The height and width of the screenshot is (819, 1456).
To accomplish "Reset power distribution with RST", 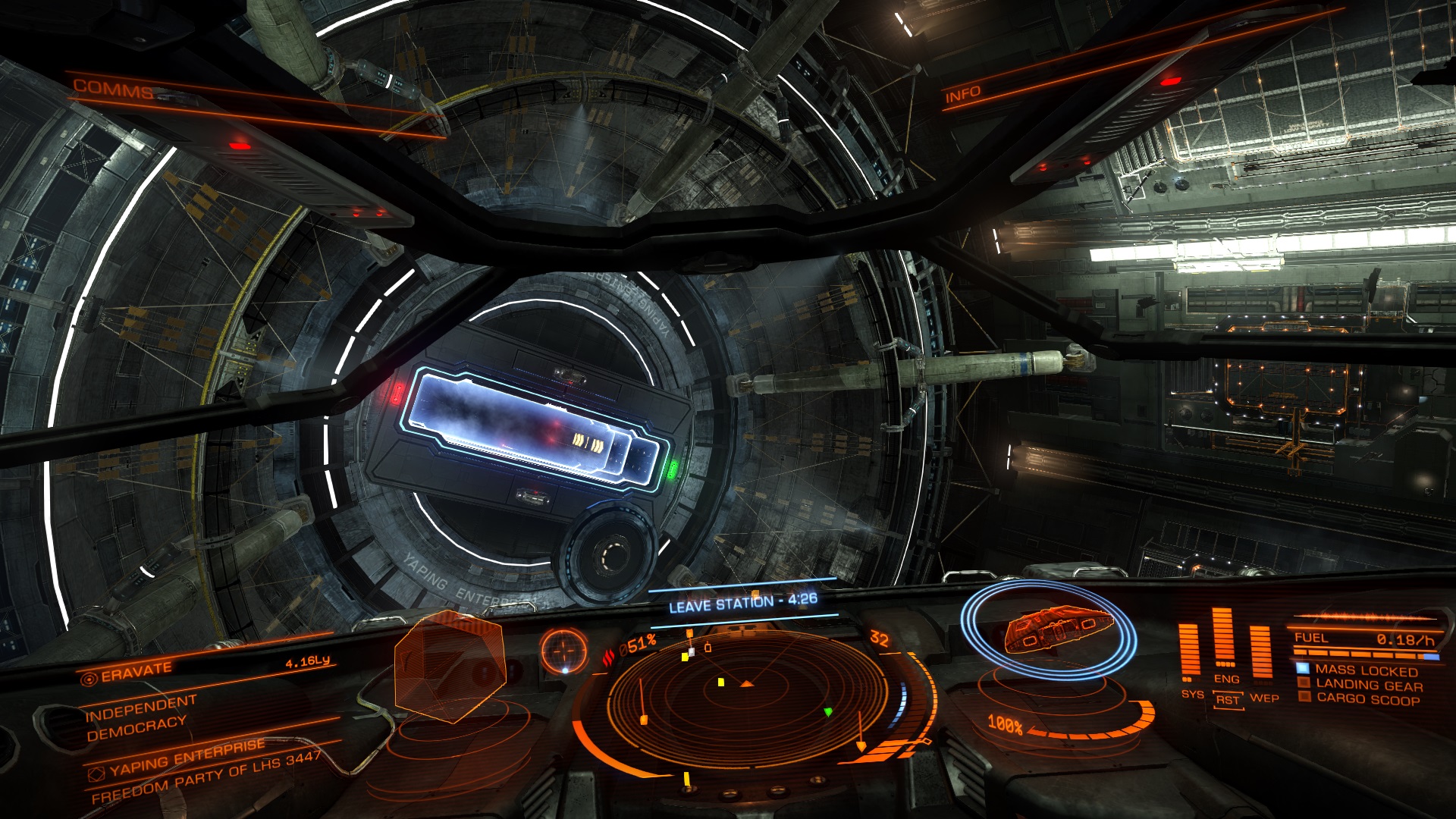I will coord(1227,700).
